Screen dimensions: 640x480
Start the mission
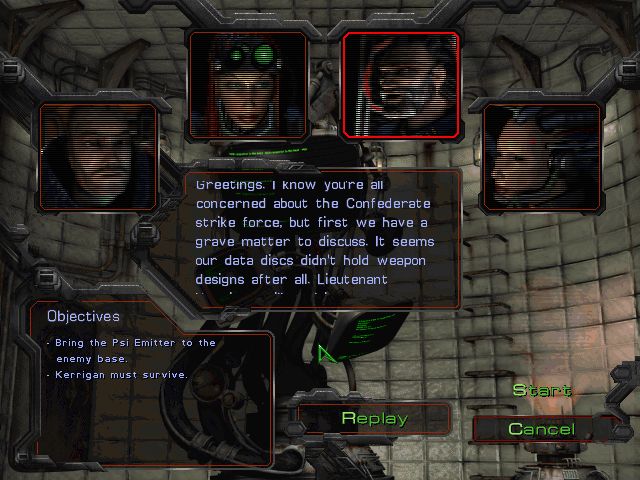tap(542, 390)
